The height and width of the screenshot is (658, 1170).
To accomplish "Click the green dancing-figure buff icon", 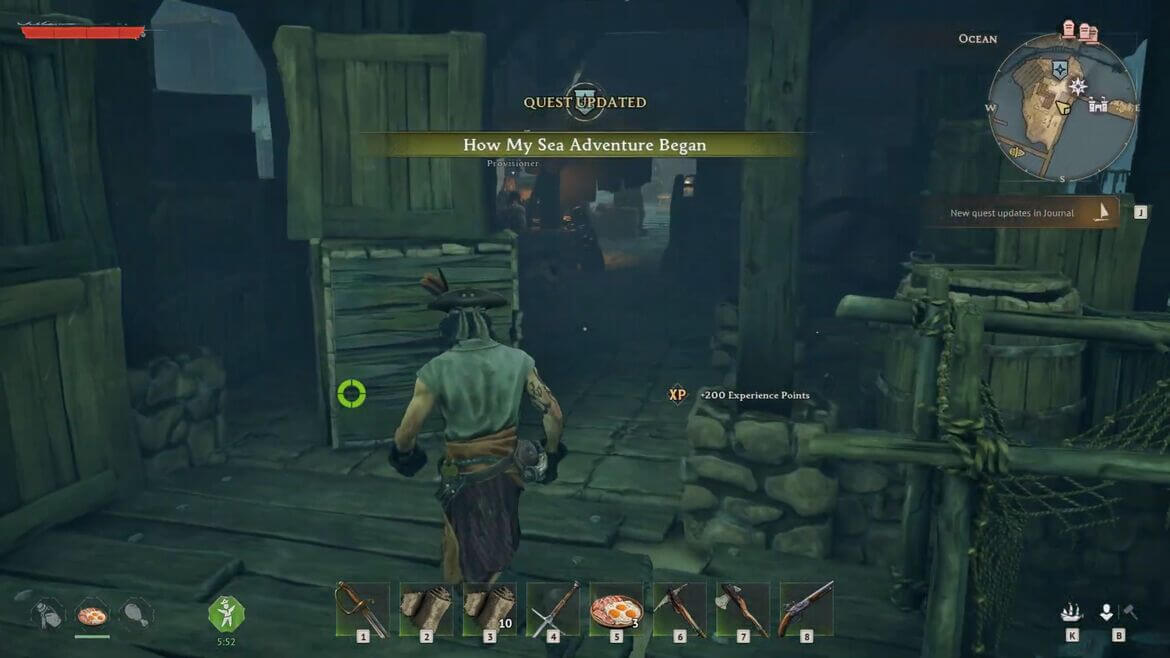I will click(x=226, y=613).
